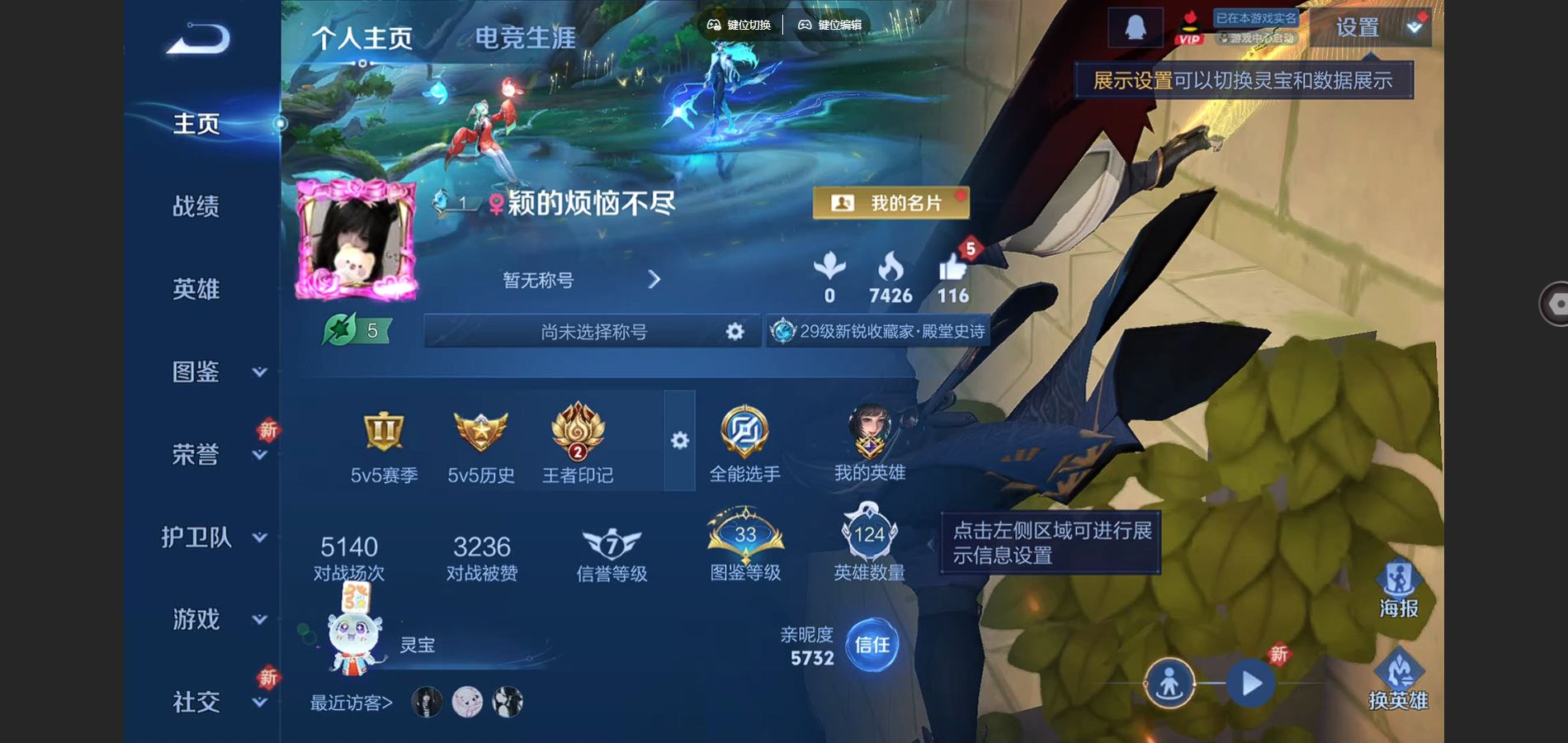Switch to the 电竞生涯 tab
This screenshot has height=743, width=1568.
pyautogui.click(x=526, y=36)
